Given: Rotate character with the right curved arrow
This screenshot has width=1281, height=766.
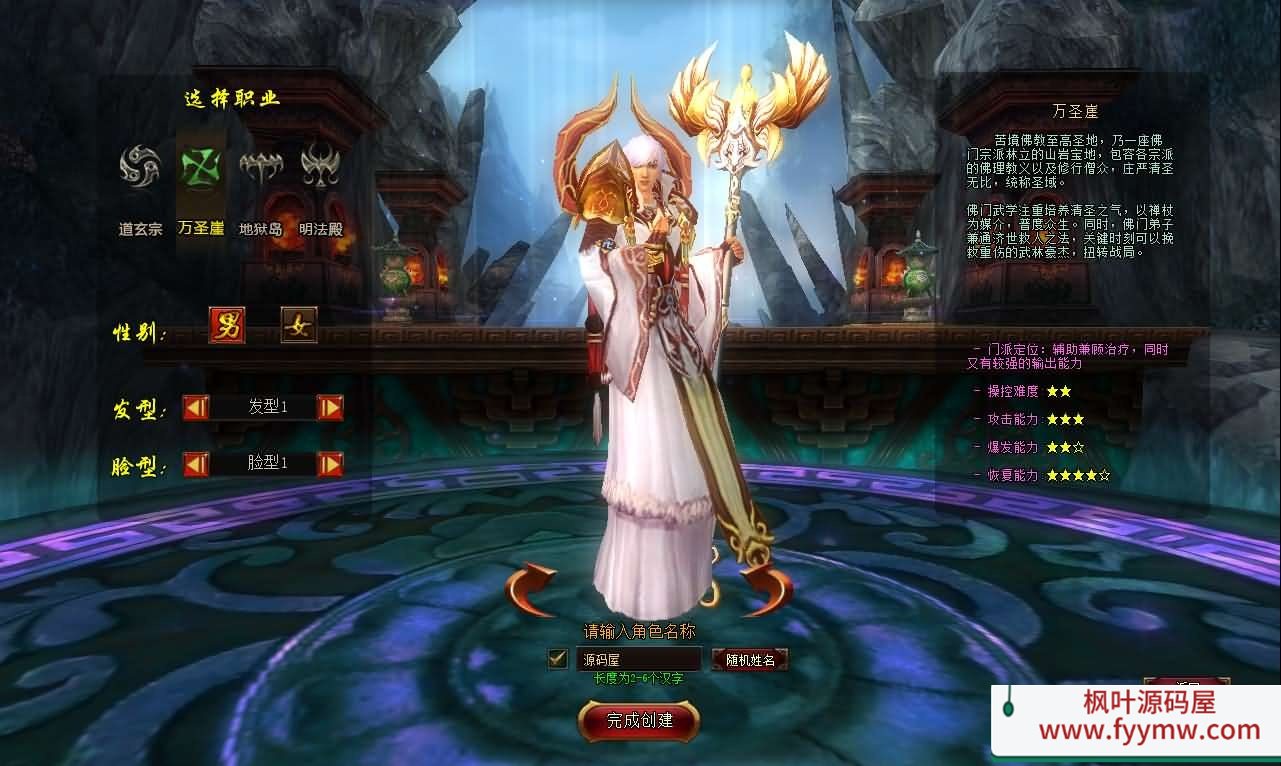Looking at the screenshot, I should [x=766, y=590].
